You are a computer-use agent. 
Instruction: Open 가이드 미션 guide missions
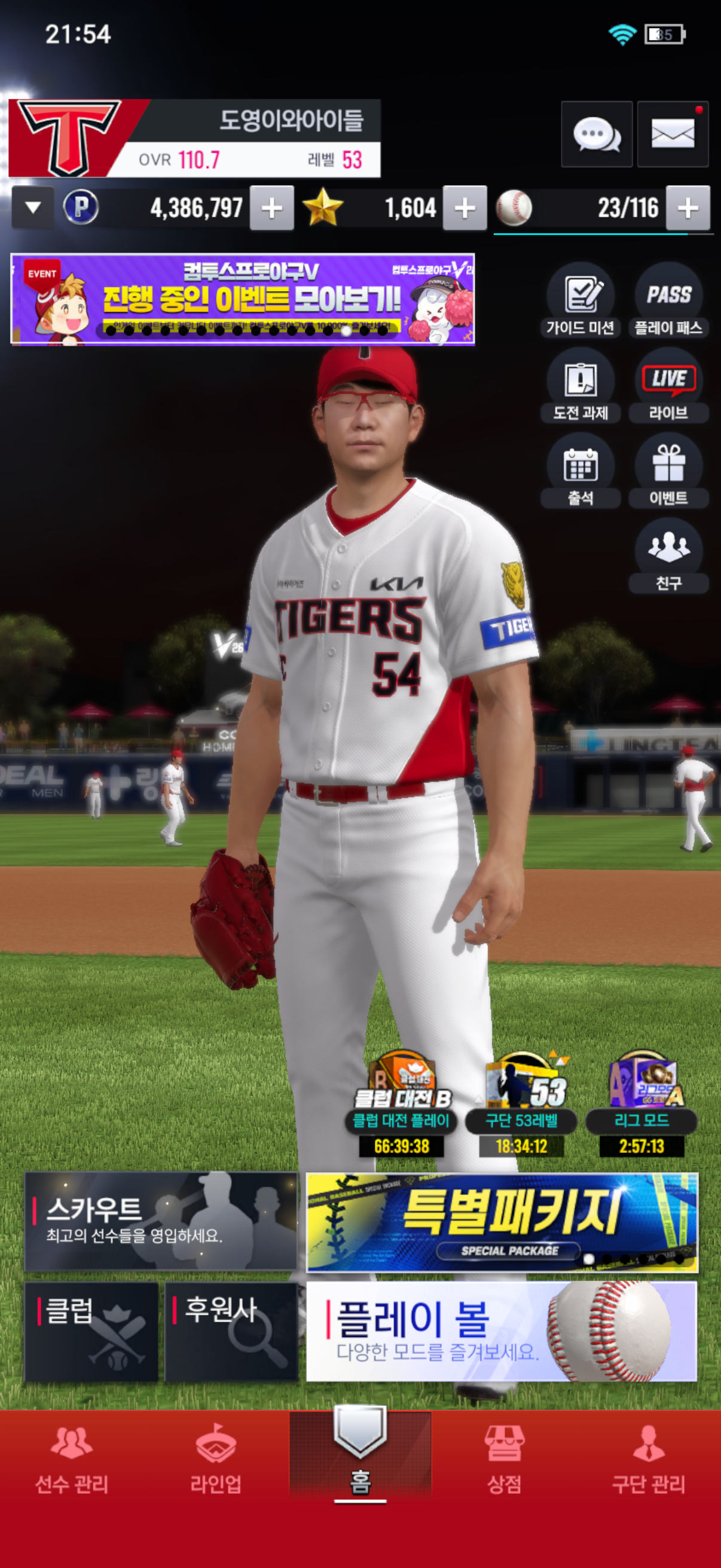(580, 300)
